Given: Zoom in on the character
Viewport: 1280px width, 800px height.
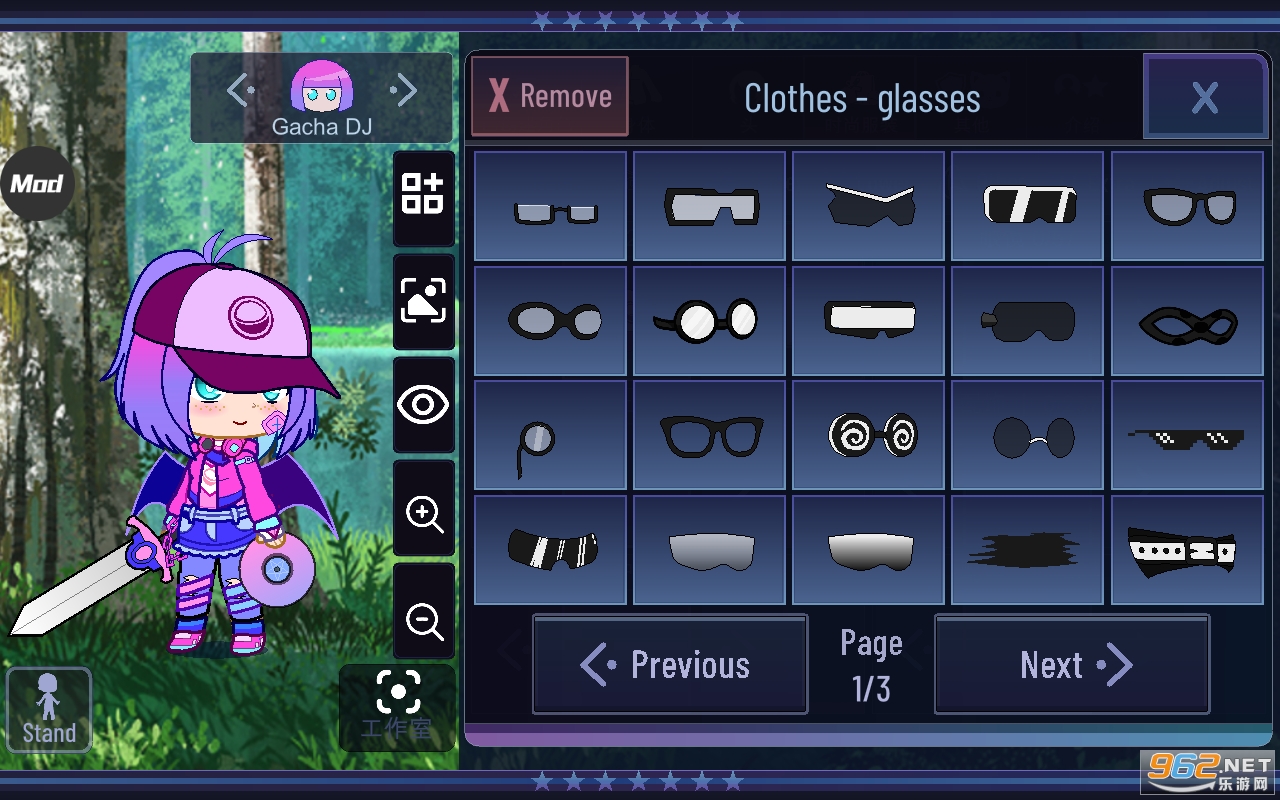Looking at the screenshot, I should tap(424, 514).
